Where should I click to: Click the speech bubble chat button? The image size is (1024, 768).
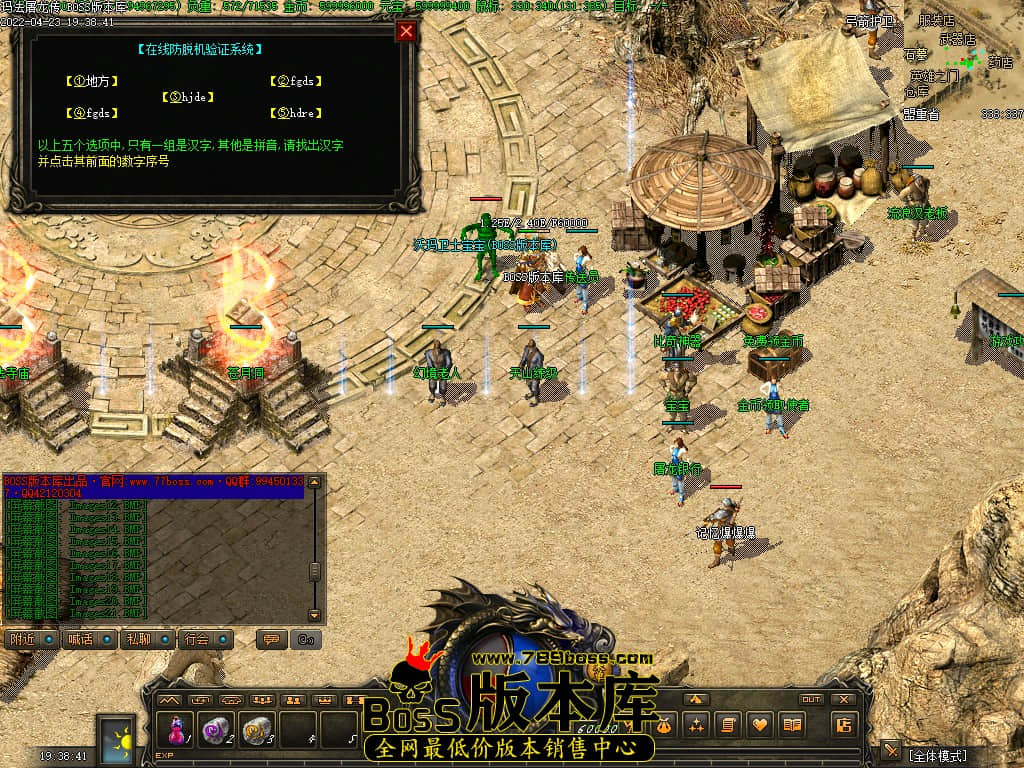pos(270,639)
